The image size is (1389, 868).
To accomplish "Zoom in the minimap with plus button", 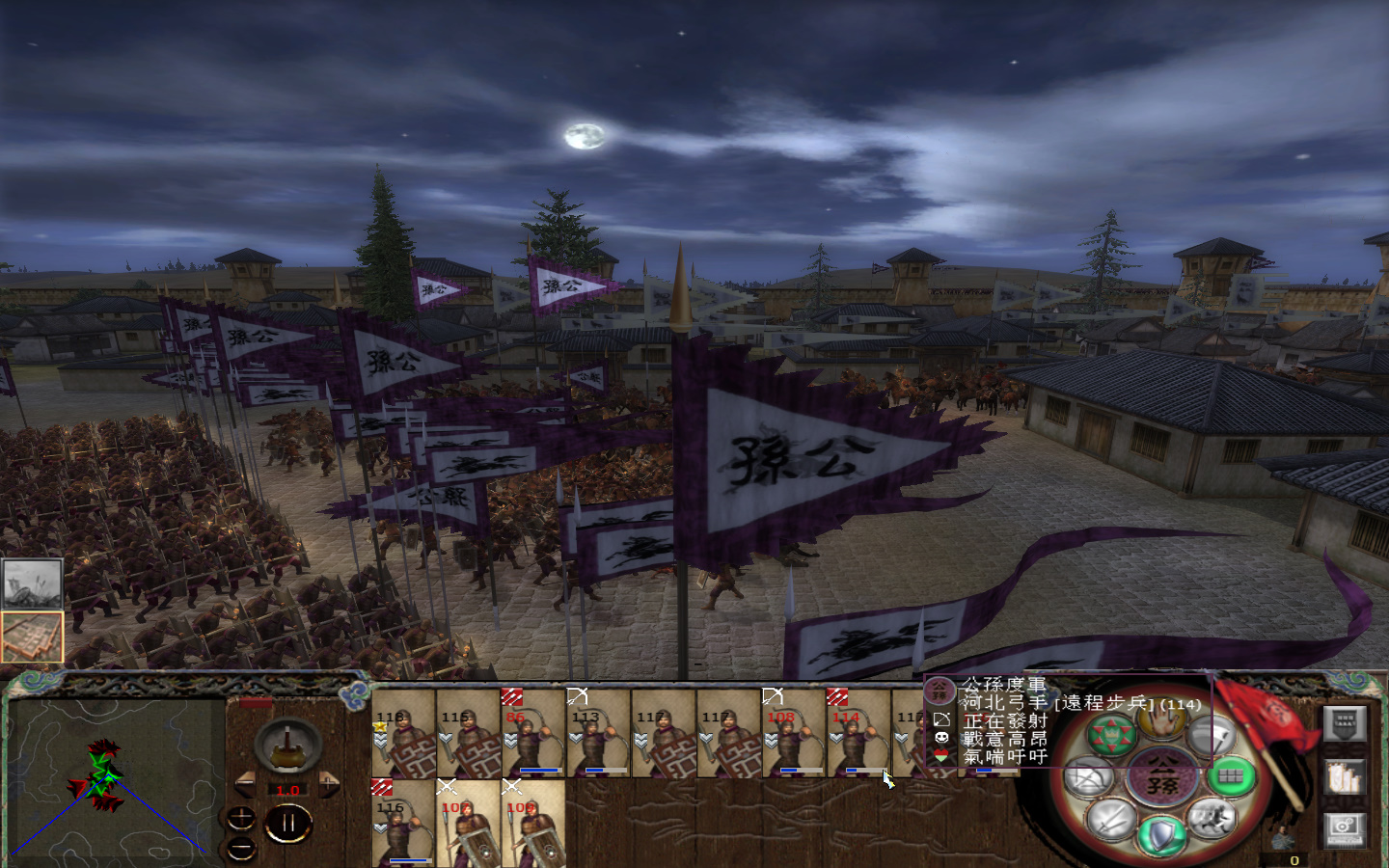I will 241,818.
